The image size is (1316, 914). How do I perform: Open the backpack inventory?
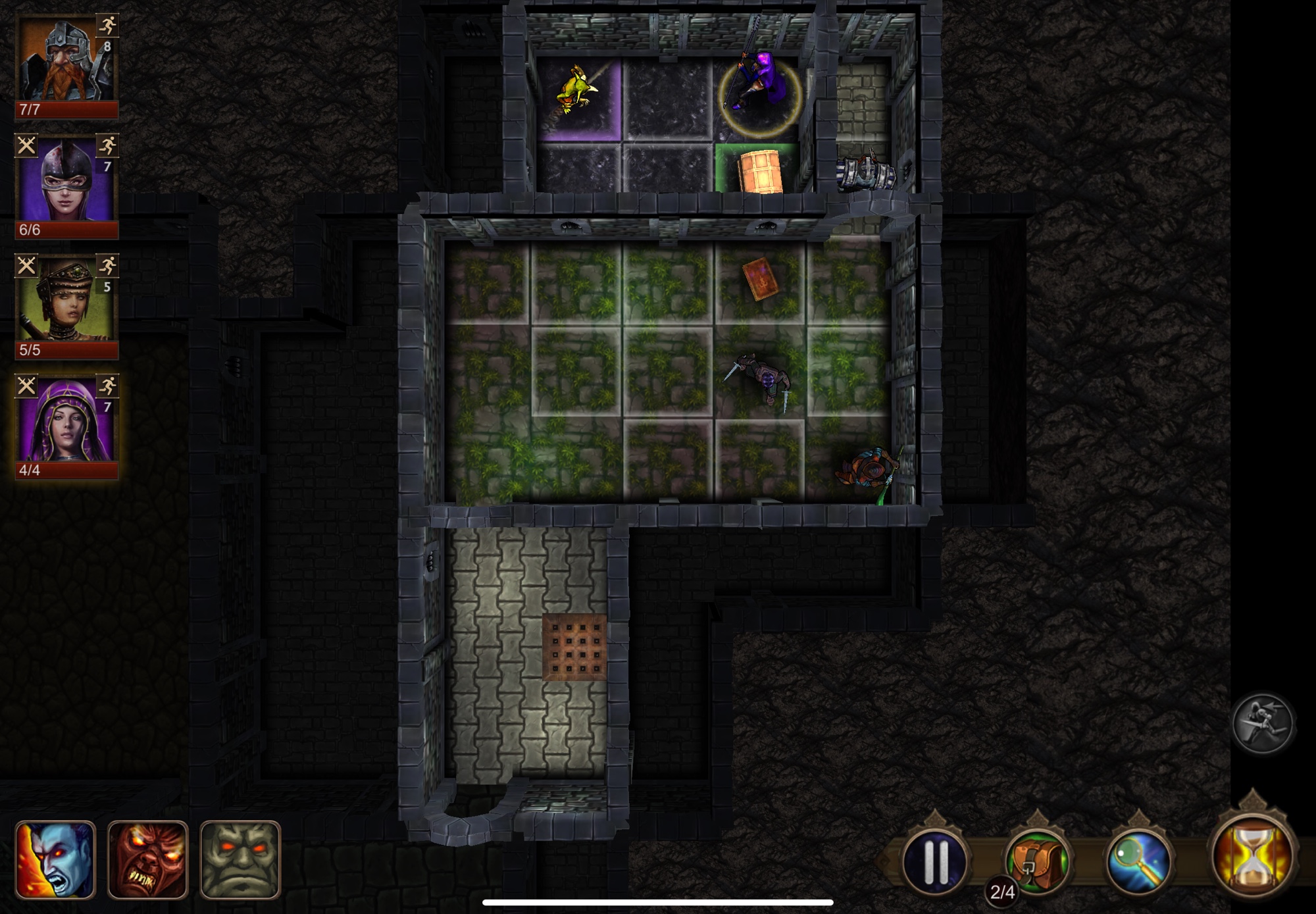[1037, 860]
